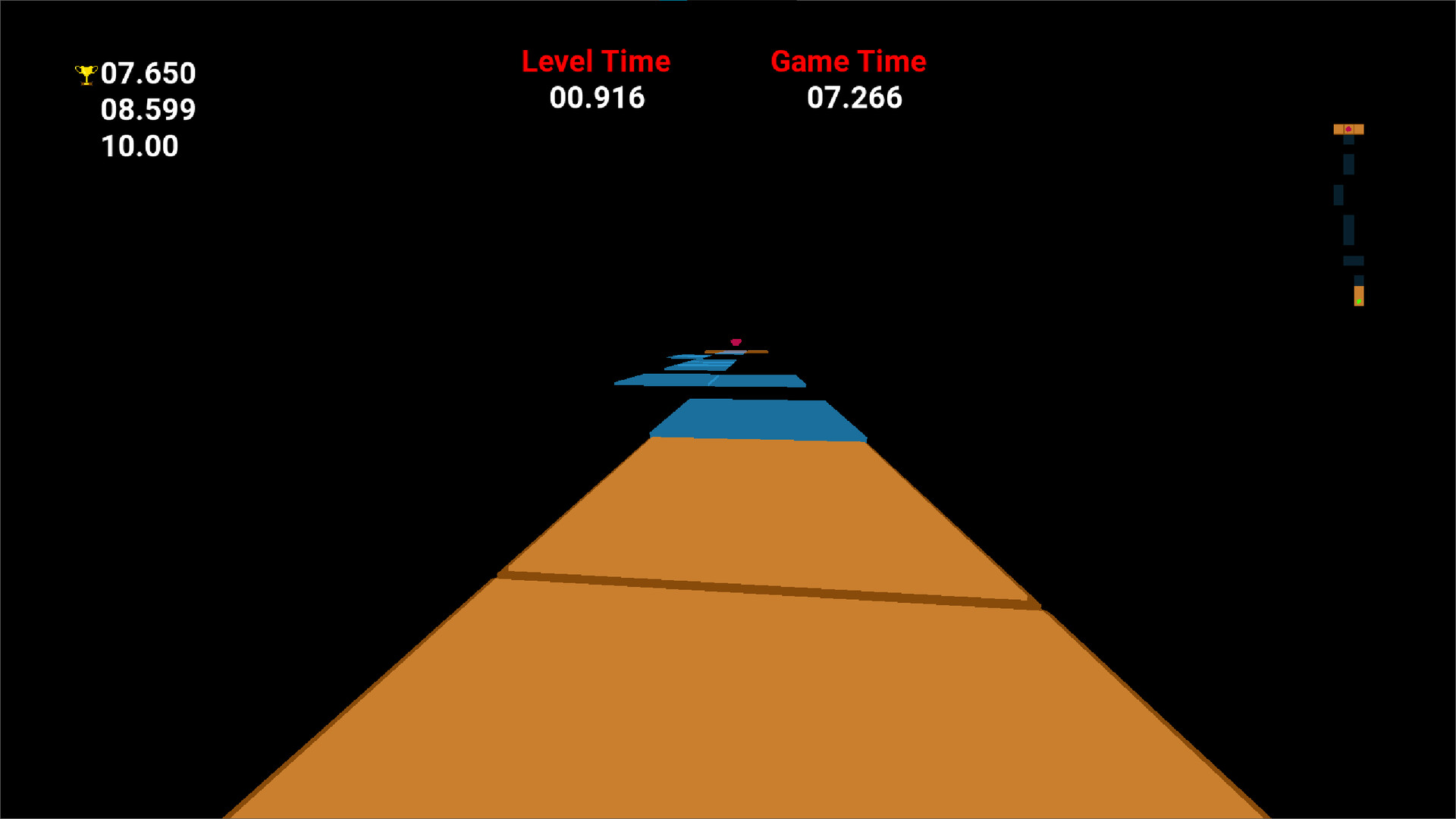
Task: Click the Level Time heading
Action: tap(595, 61)
